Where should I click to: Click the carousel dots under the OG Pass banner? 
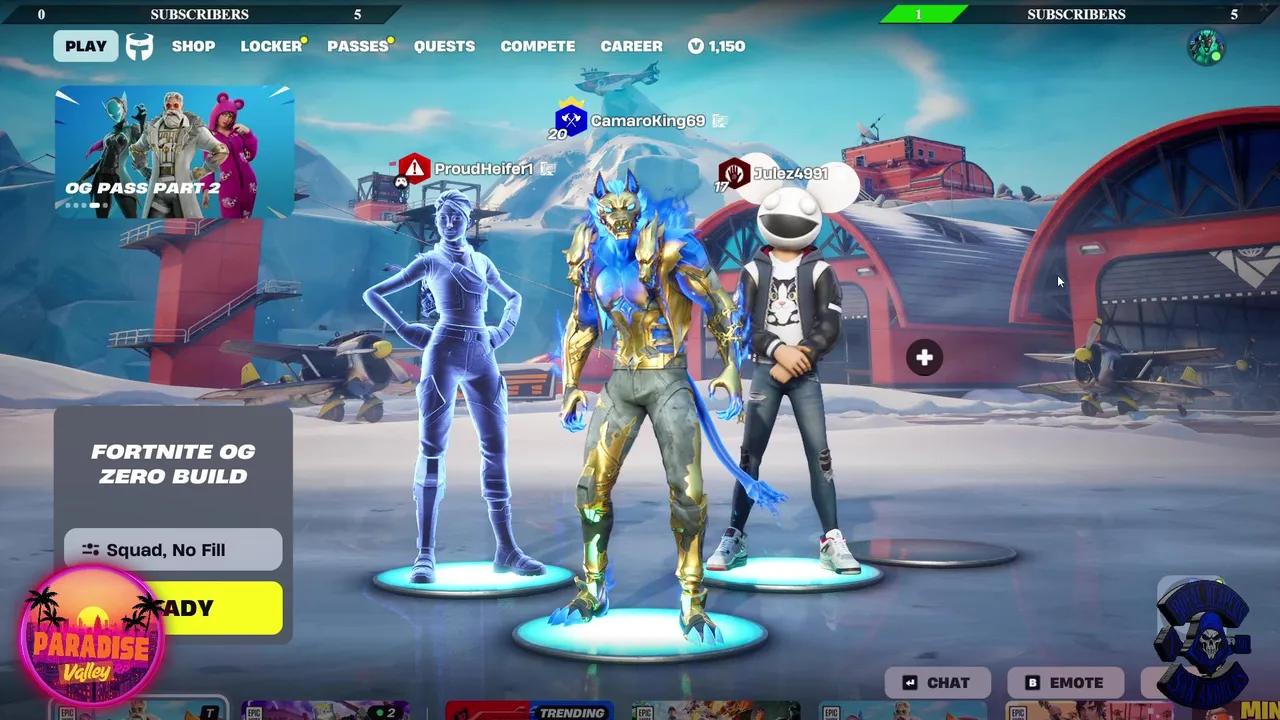(x=85, y=204)
